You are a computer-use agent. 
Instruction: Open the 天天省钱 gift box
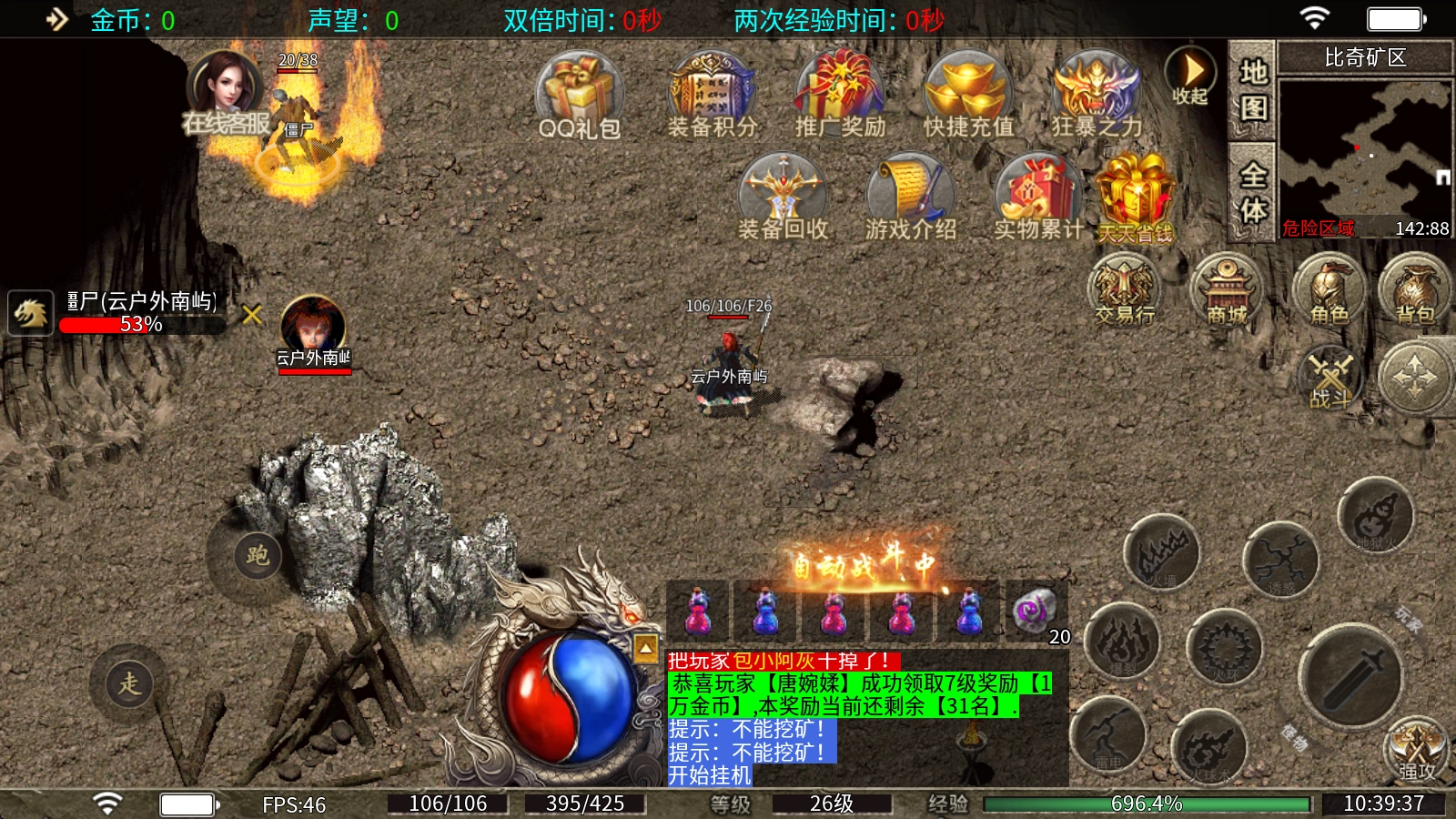pos(1135,198)
